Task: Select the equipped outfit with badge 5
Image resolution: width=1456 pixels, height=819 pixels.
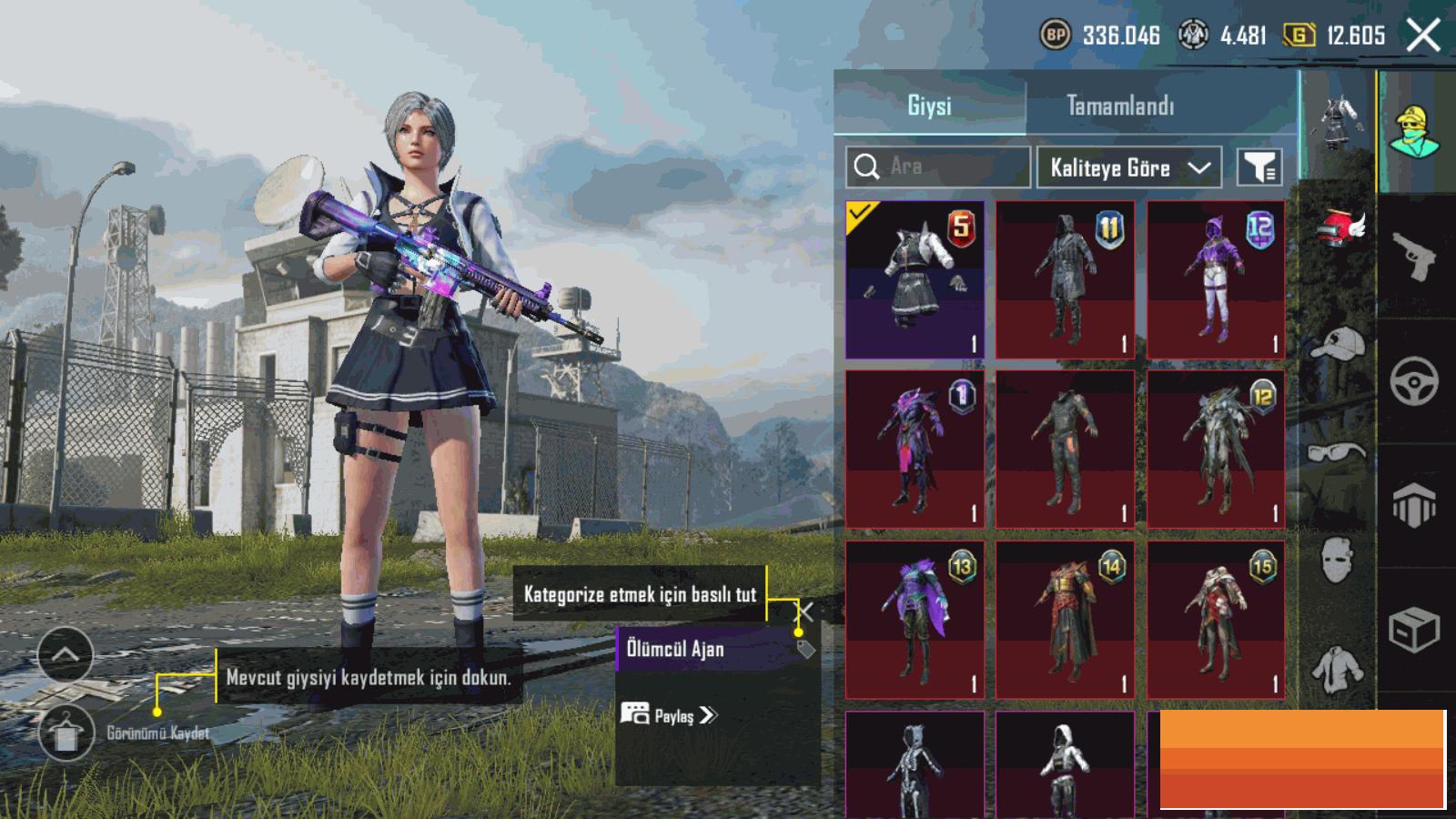Action: [915, 279]
